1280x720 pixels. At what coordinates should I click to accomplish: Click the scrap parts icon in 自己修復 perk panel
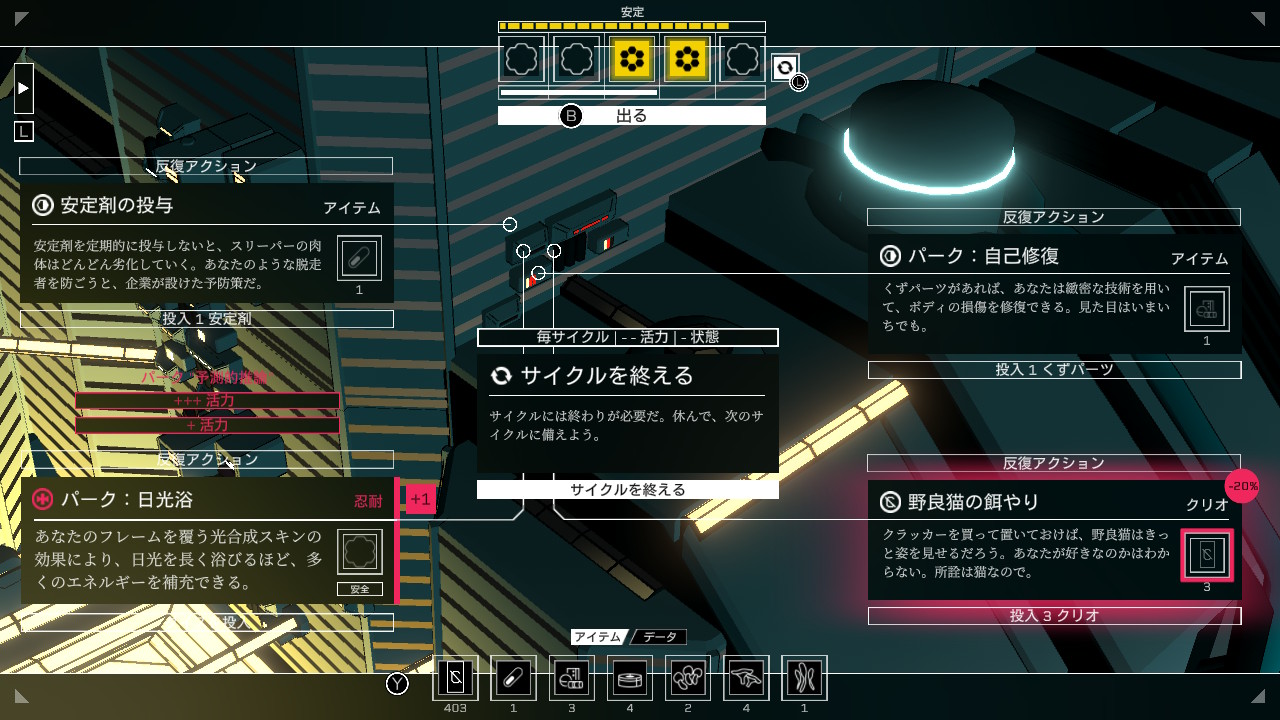tap(1207, 308)
